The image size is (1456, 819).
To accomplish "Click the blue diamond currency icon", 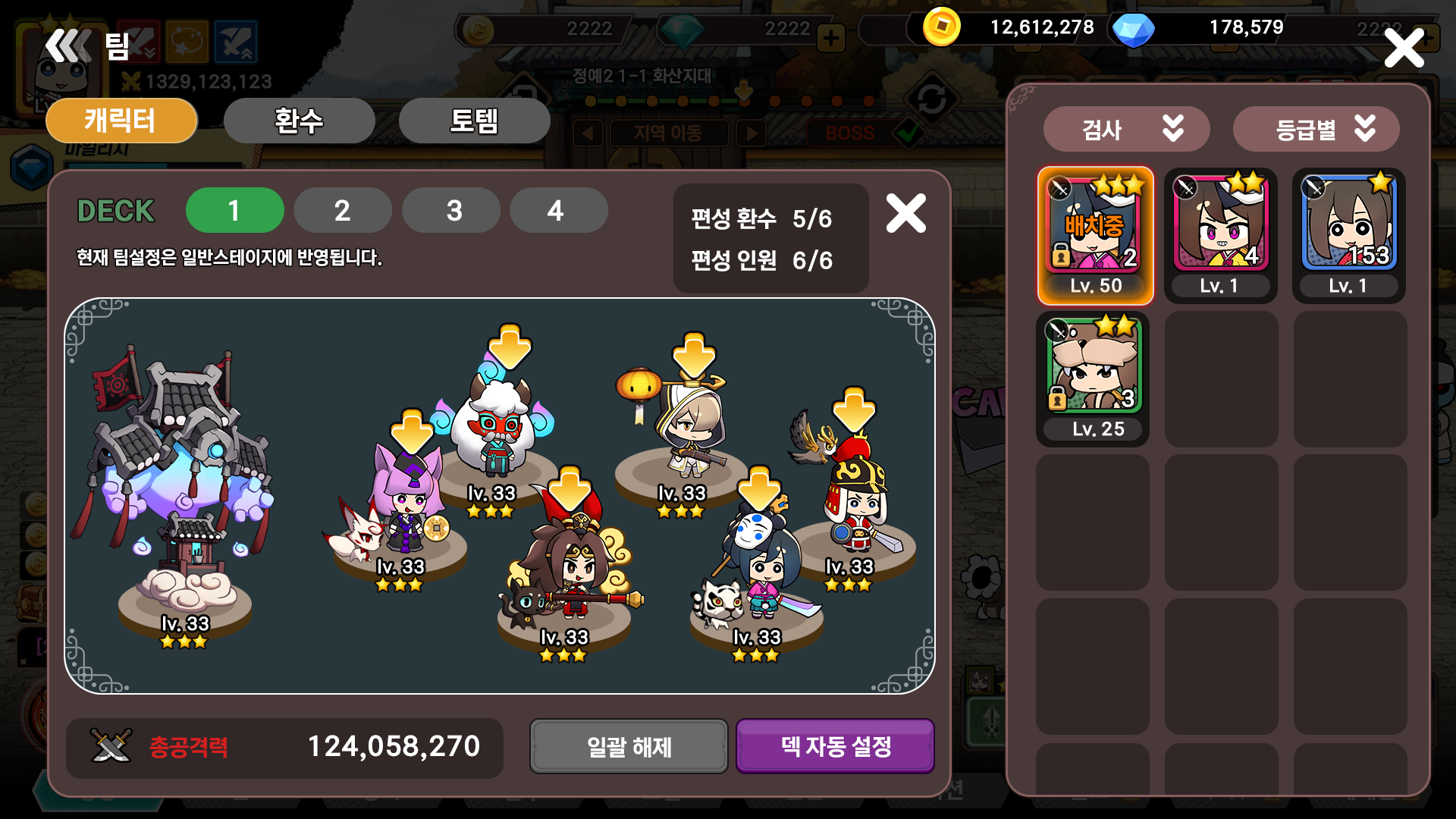I will point(1134,29).
